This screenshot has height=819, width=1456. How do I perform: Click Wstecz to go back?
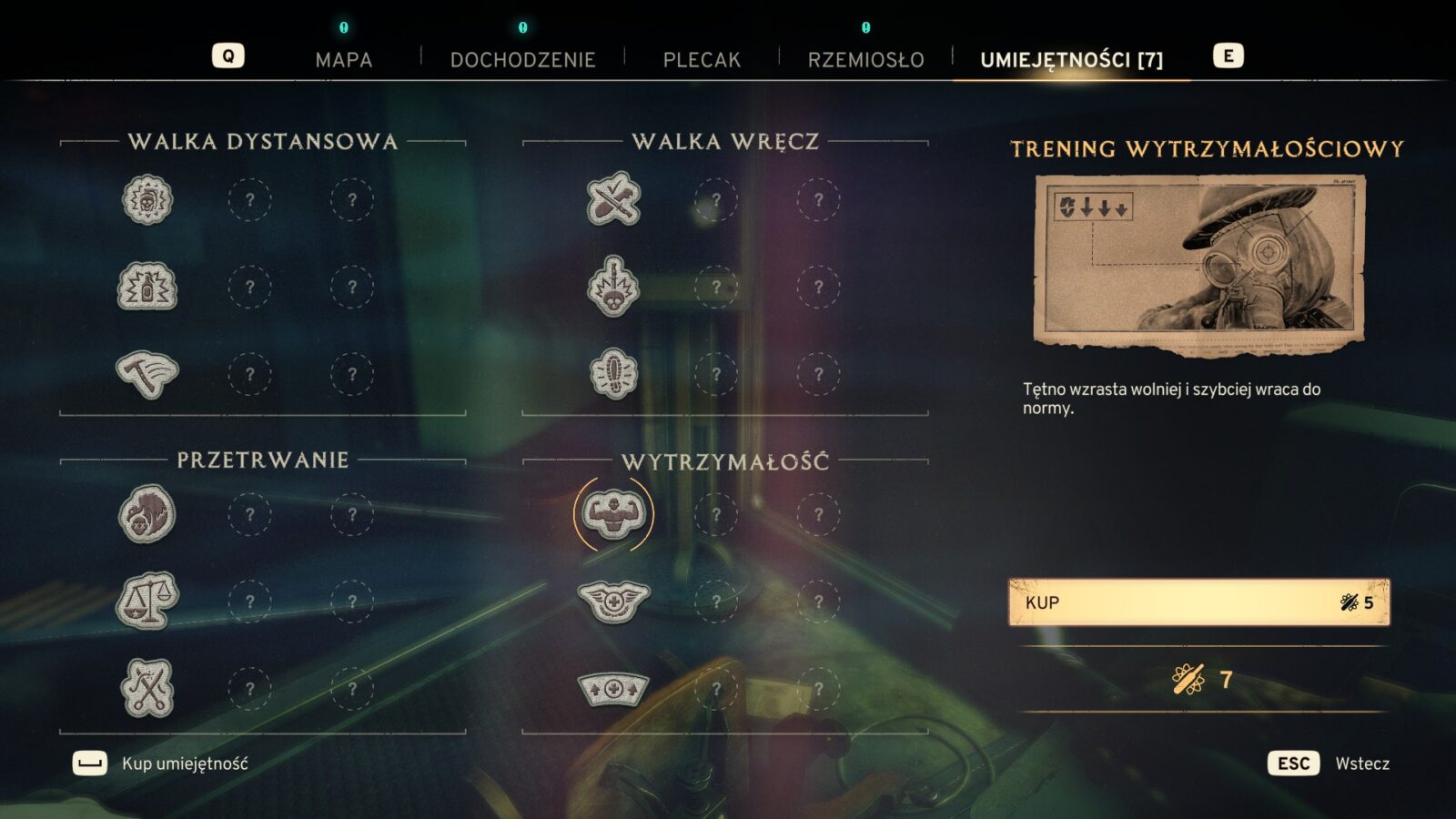(1361, 763)
